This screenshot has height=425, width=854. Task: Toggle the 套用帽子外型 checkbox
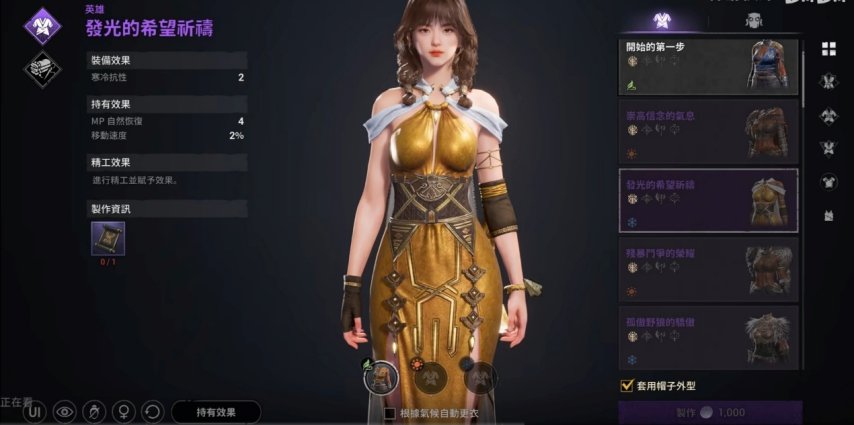coord(626,384)
